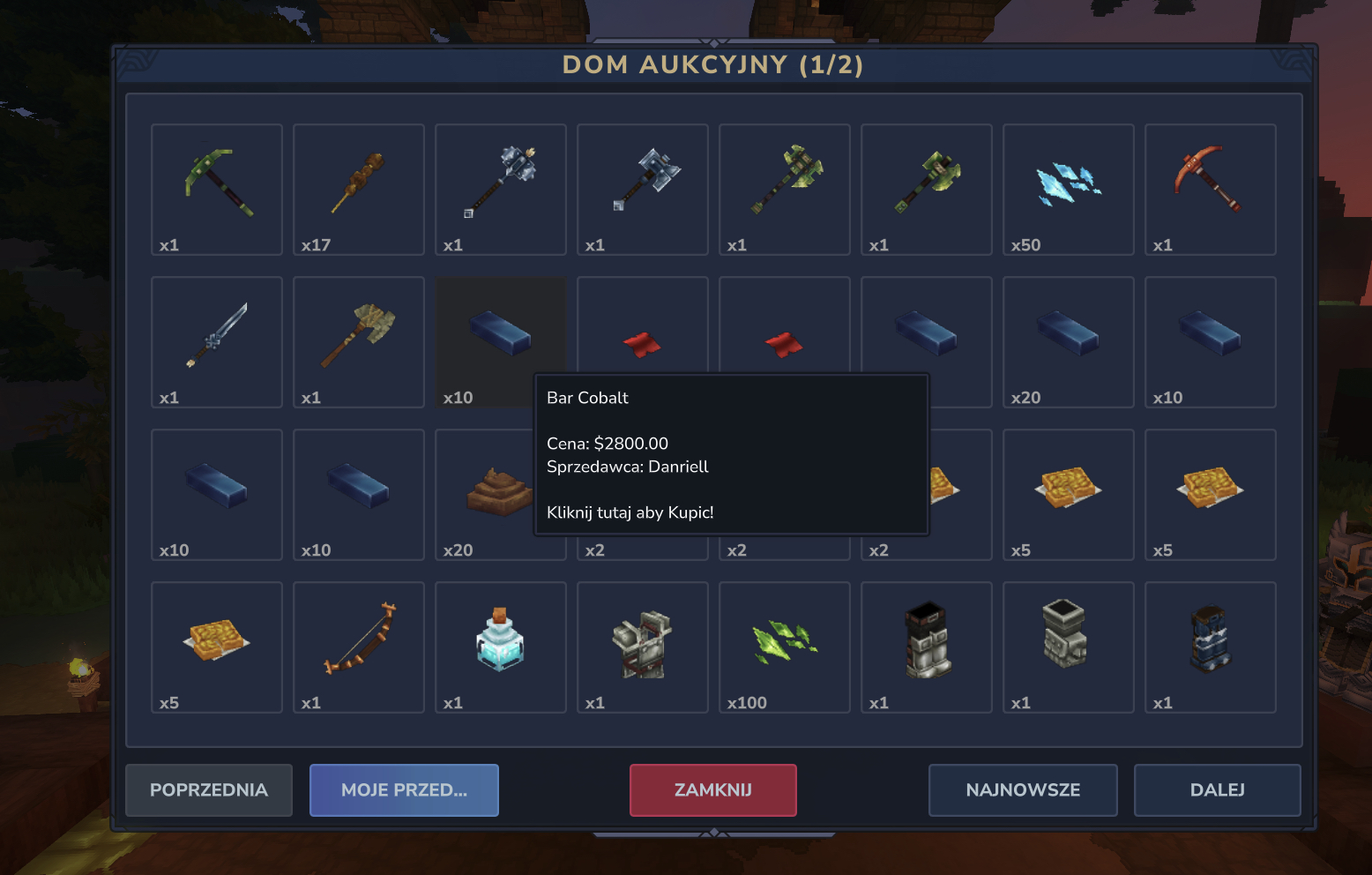Select the cyan potion bottle listing
The height and width of the screenshot is (875, 1372).
tap(501, 647)
